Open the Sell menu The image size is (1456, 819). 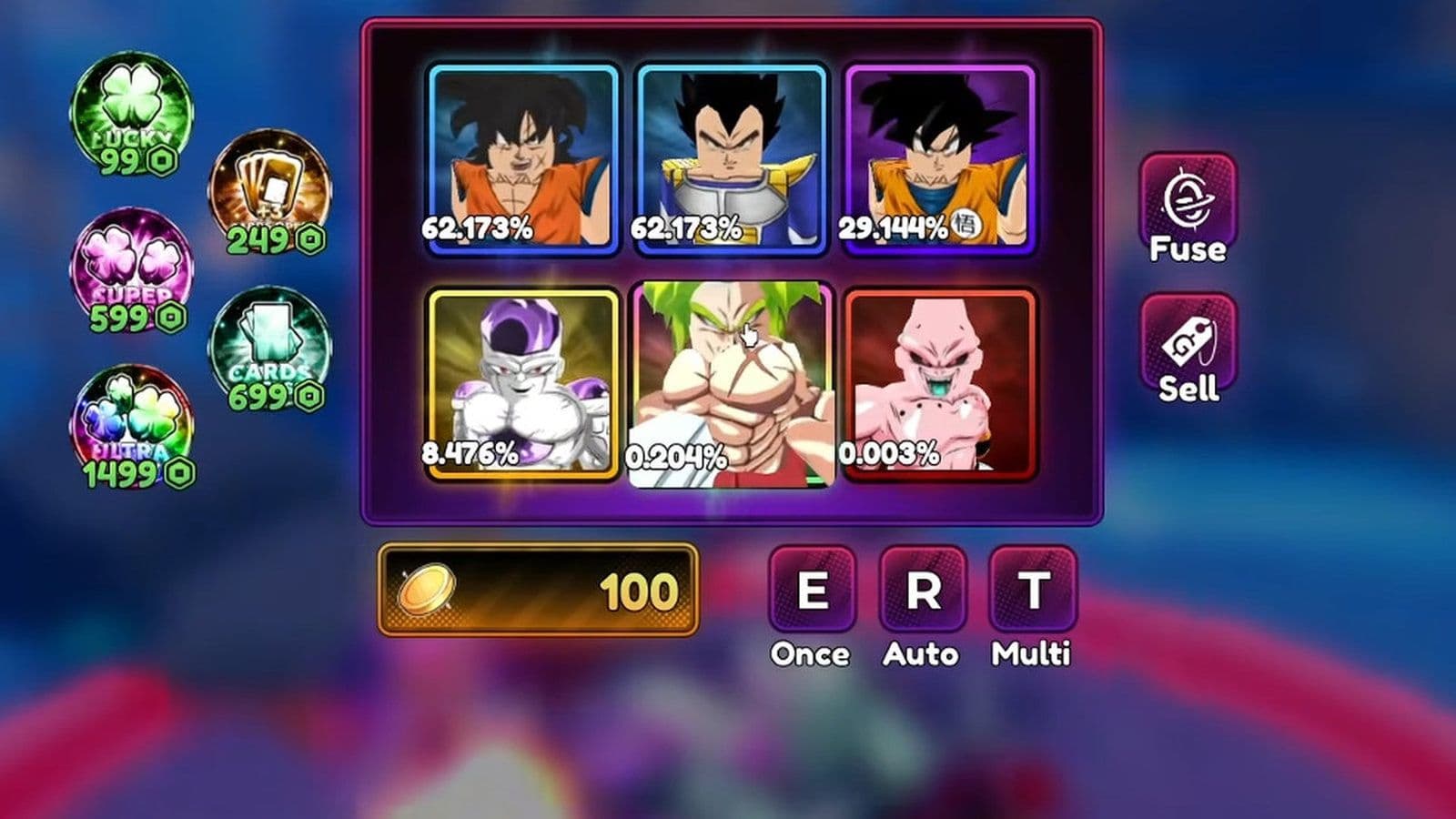tap(1188, 349)
